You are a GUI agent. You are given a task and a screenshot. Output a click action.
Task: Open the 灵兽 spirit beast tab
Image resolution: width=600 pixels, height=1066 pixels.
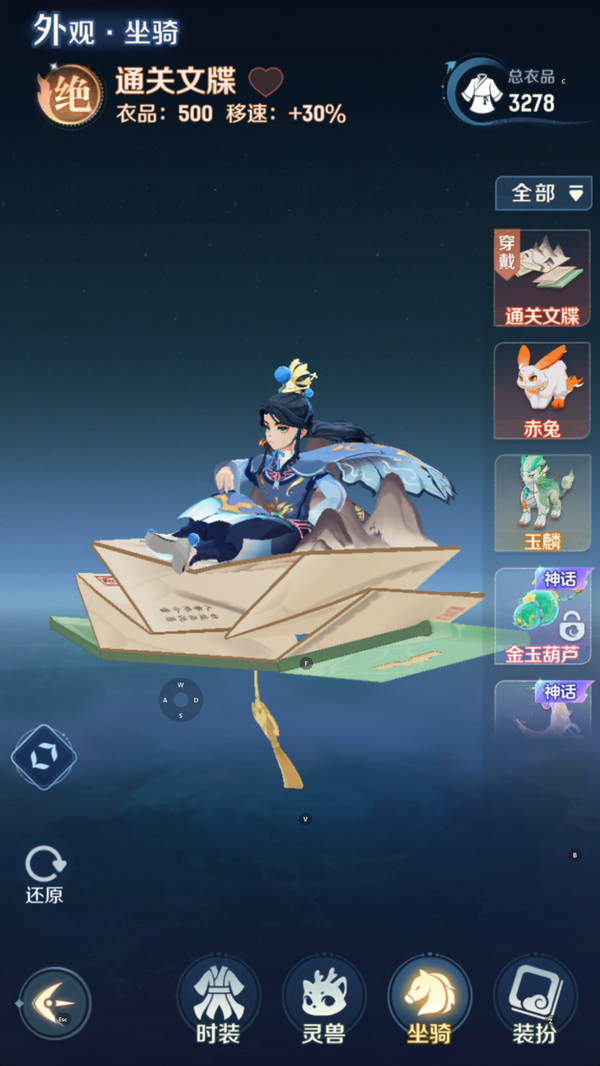click(x=324, y=999)
